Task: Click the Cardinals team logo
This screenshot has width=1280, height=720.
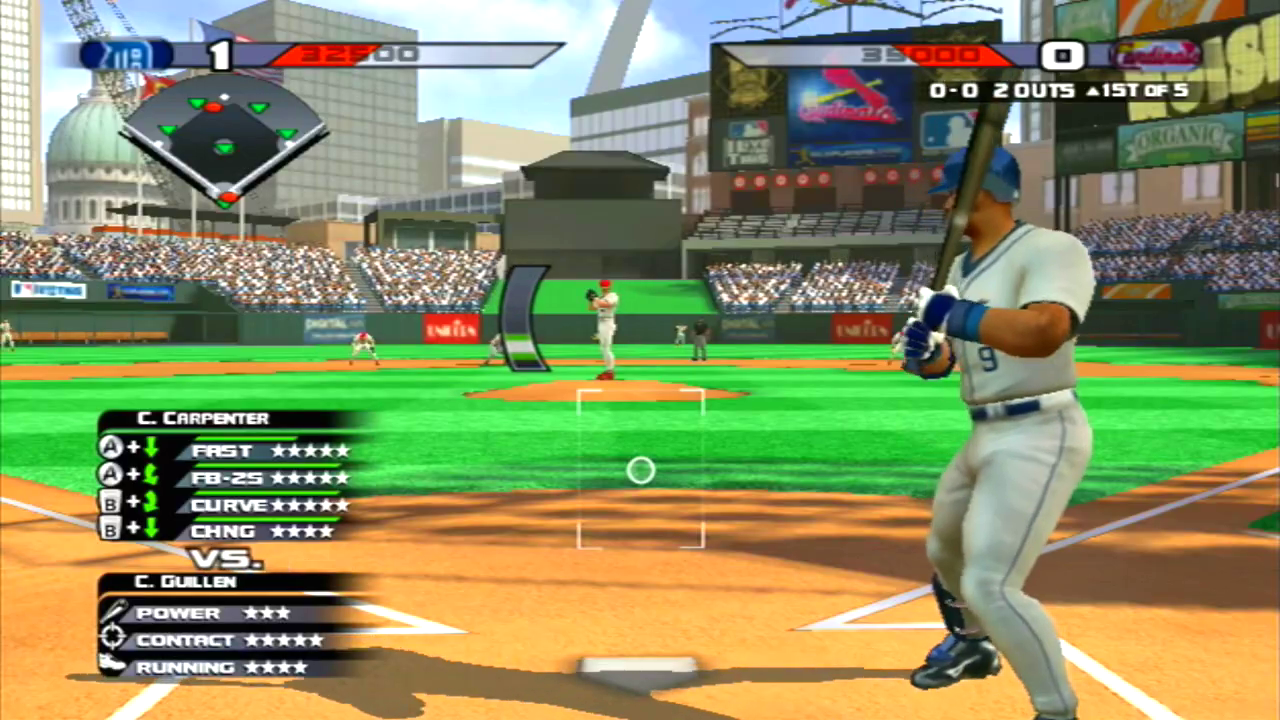Action: point(1155,55)
